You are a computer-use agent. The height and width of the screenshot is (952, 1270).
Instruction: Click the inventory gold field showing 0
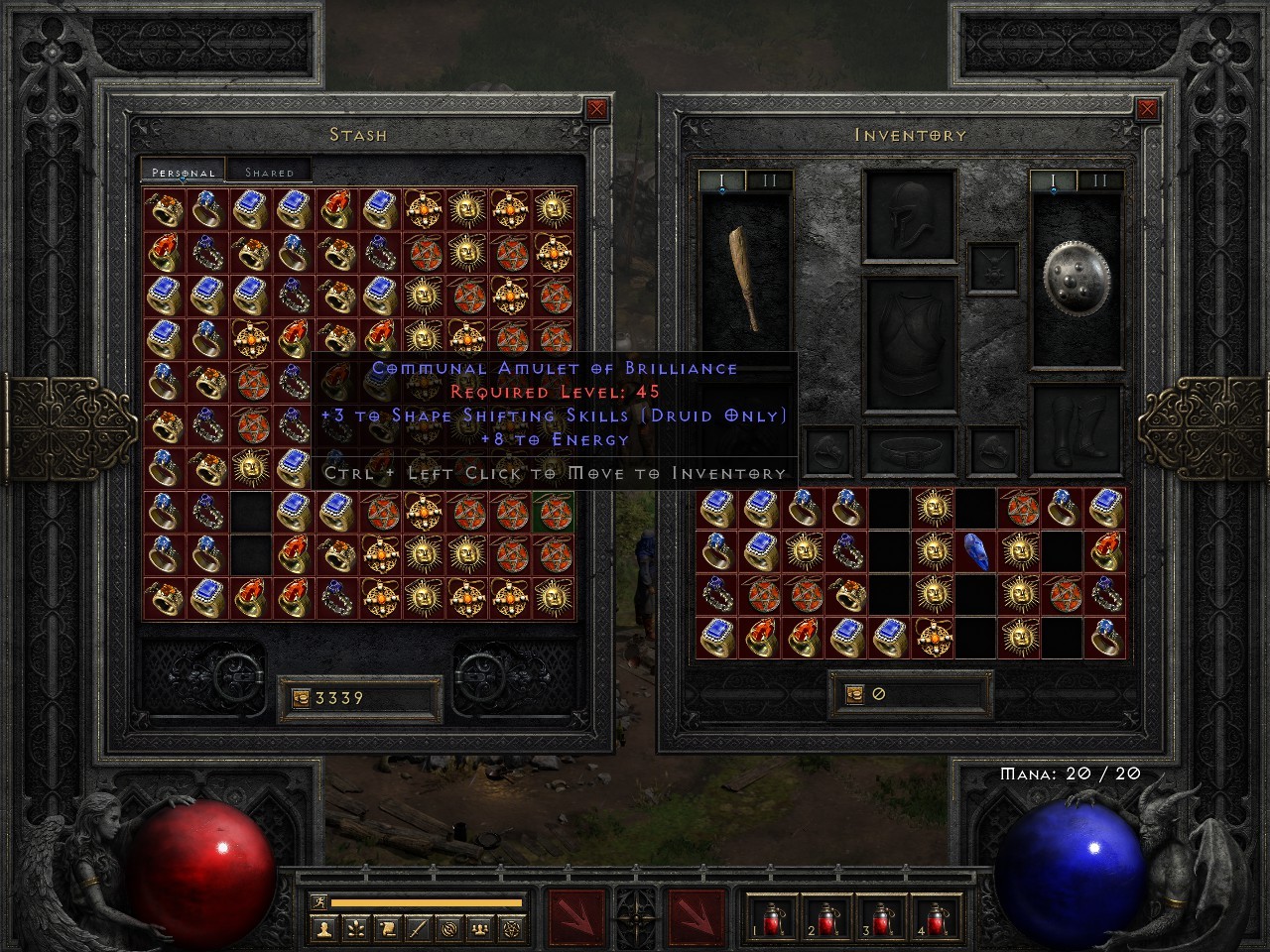point(908,692)
